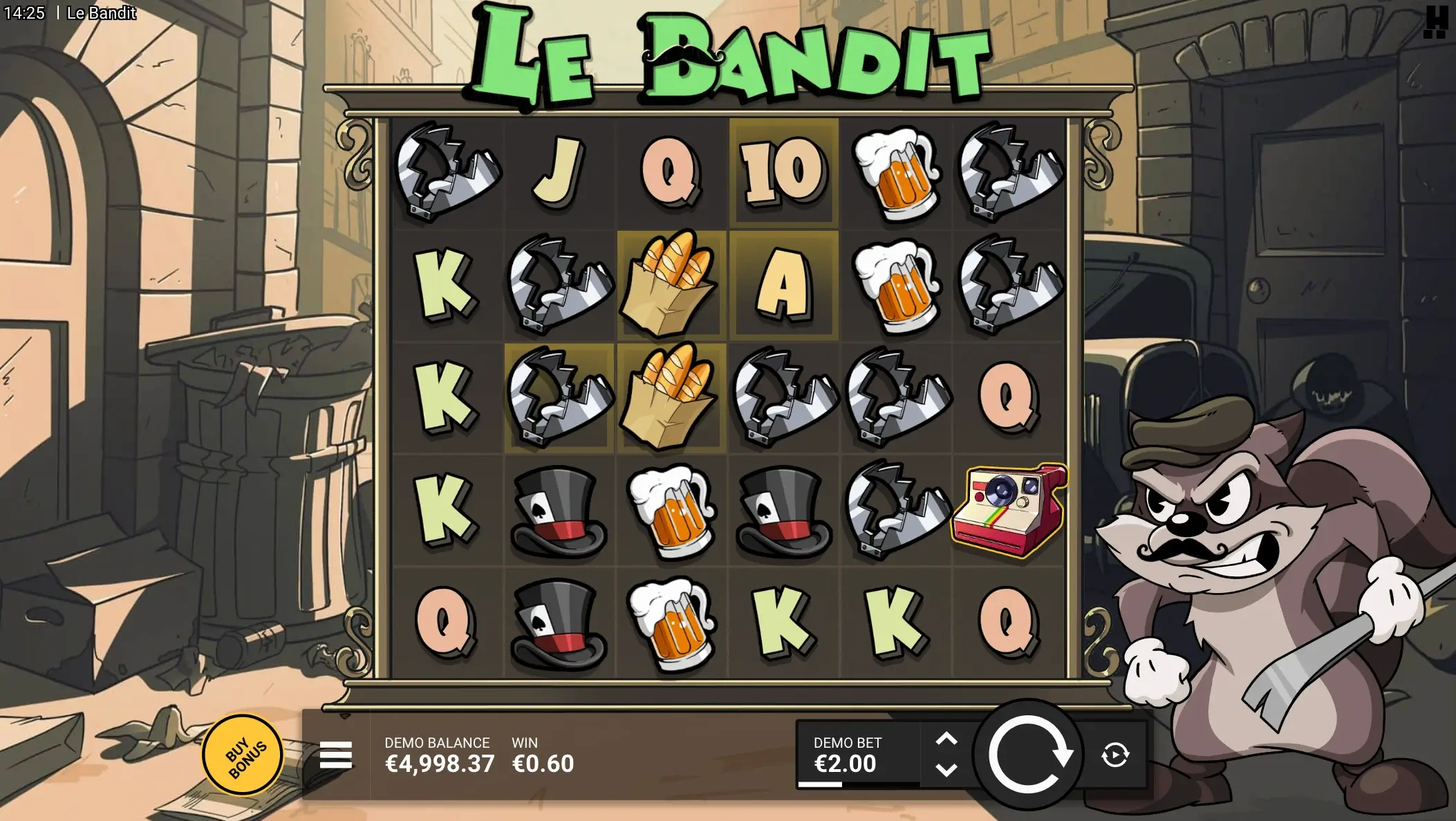This screenshot has height=821, width=1456.
Task: Click the 14:25 time display
Action: pyautogui.click(x=26, y=12)
